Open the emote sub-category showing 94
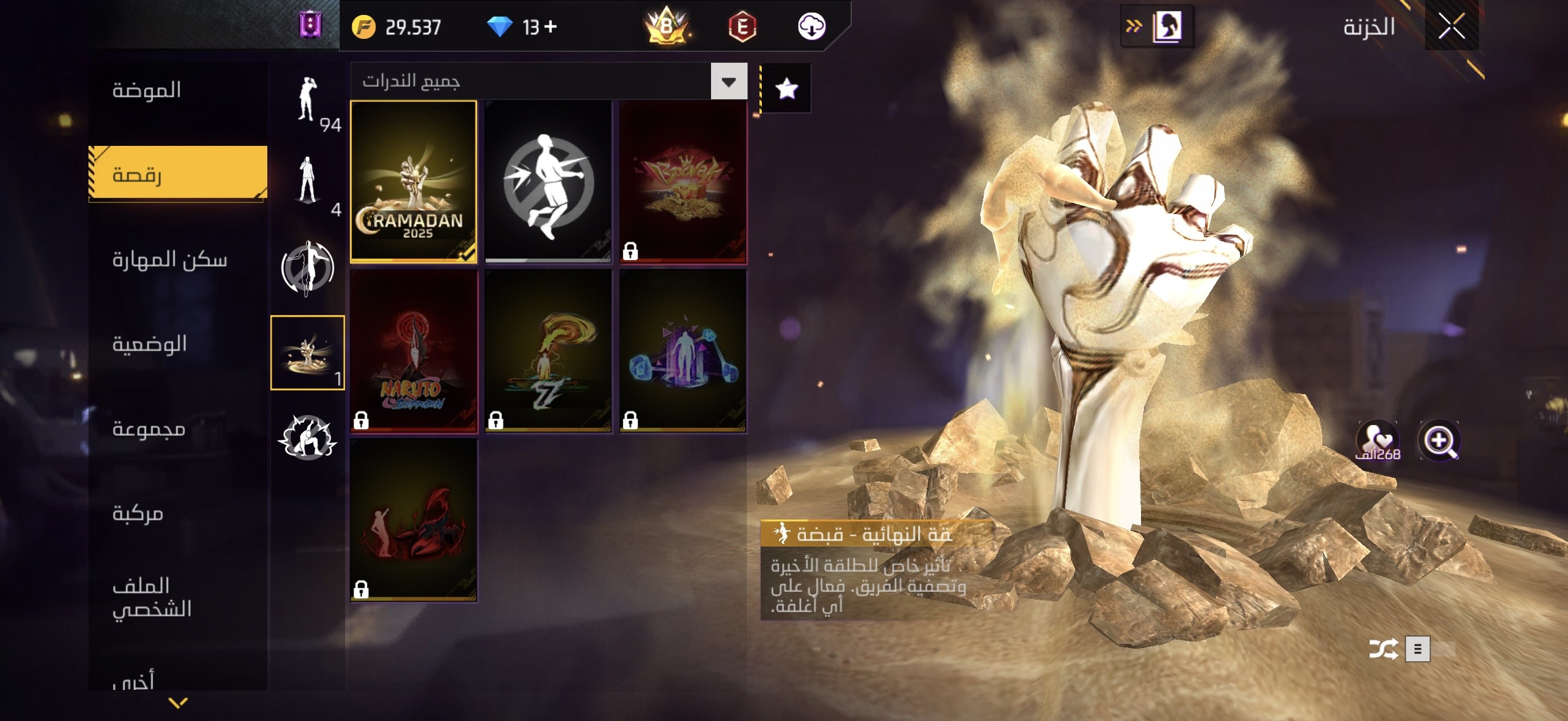 tap(308, 100)
